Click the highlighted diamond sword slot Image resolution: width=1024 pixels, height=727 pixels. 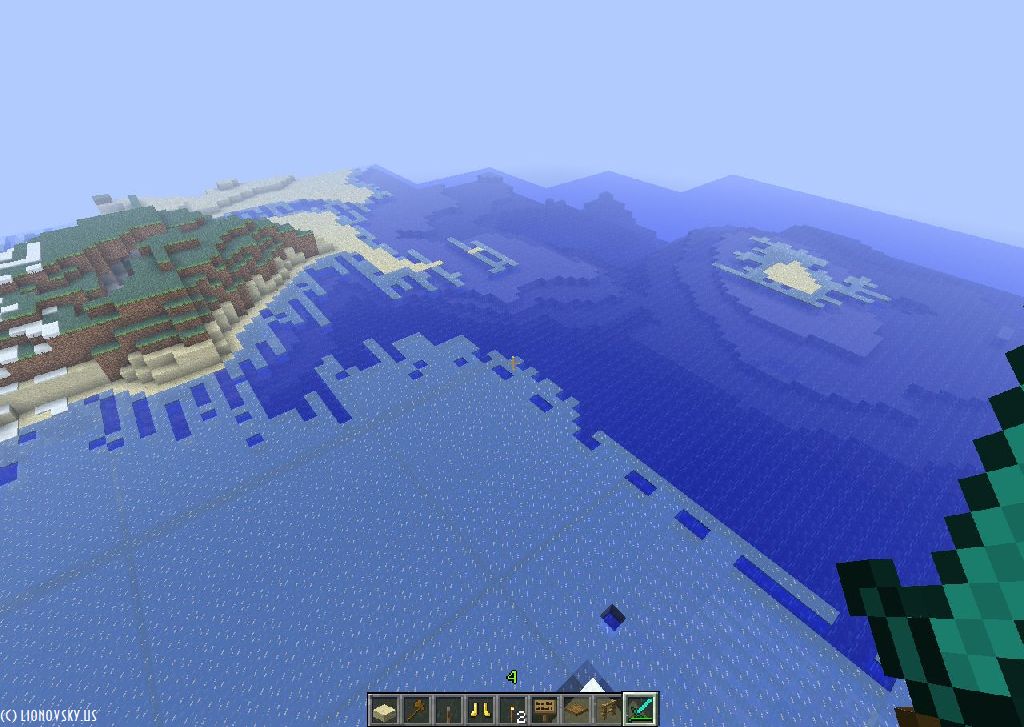tap(641, 710)
